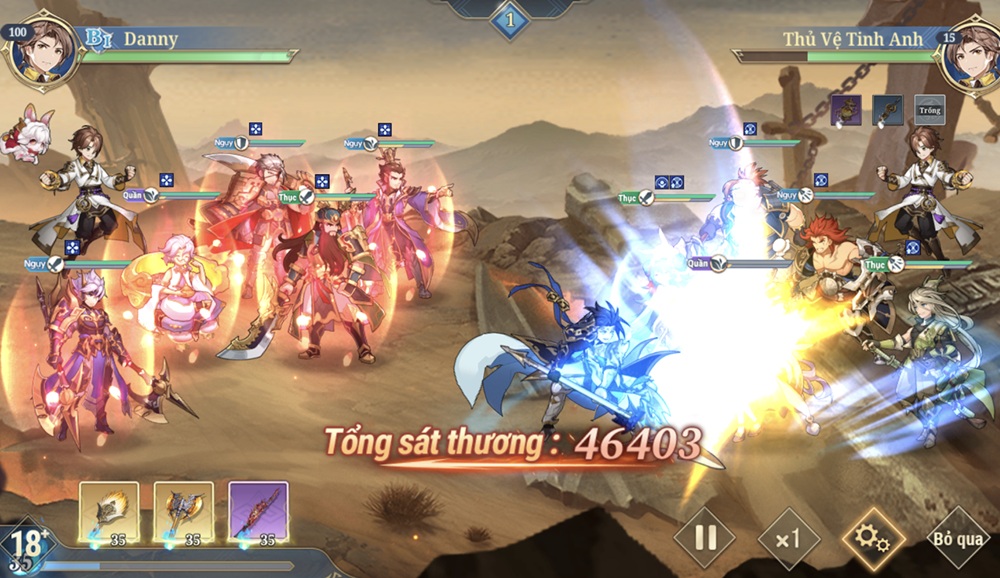Use the double-bladed axe weapon skill
Image resolution: width=1000 pixels, height=578 pixels.
pos(183,512)
